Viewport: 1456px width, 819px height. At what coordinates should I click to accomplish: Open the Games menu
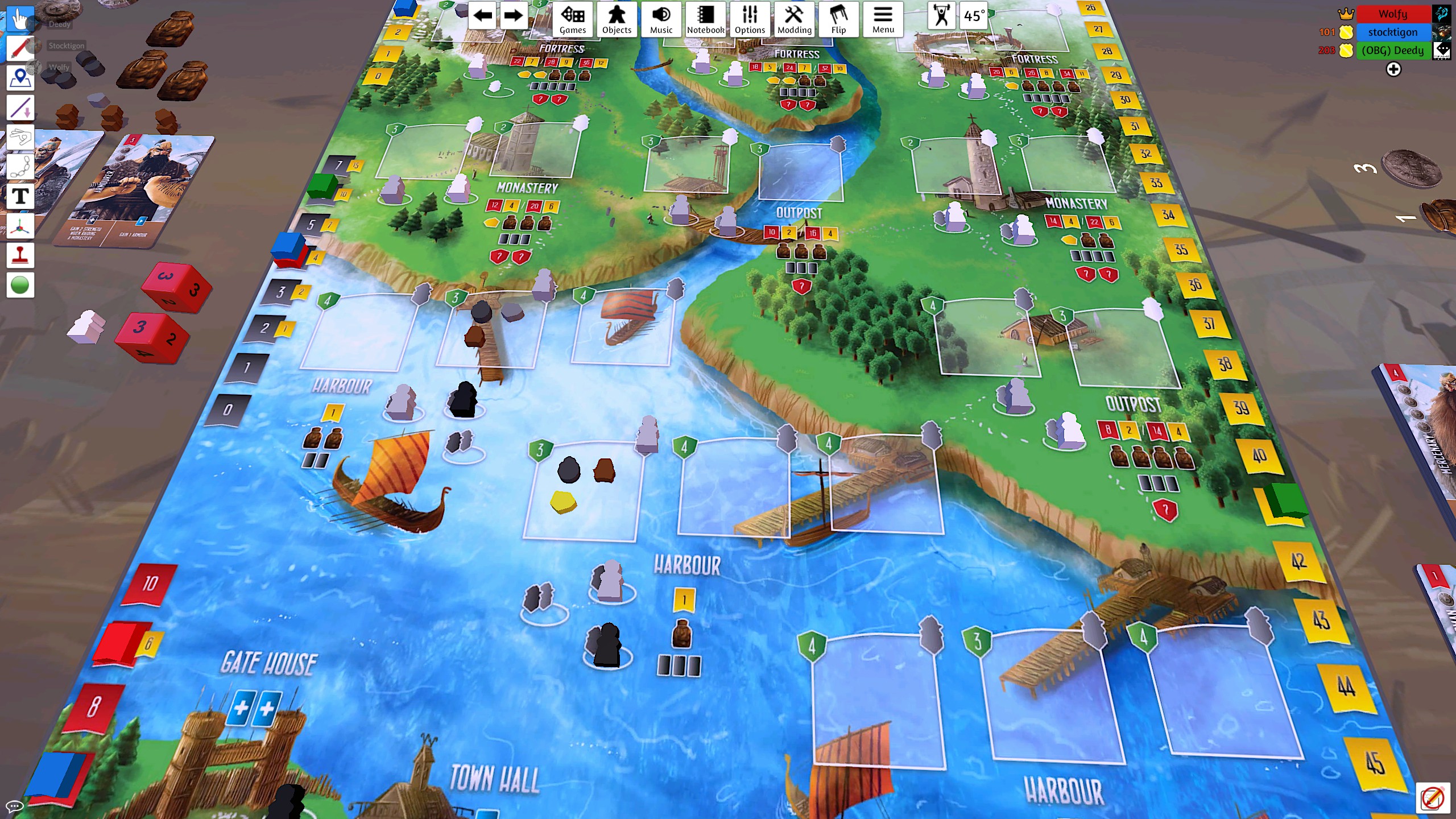tap(573, 19)
